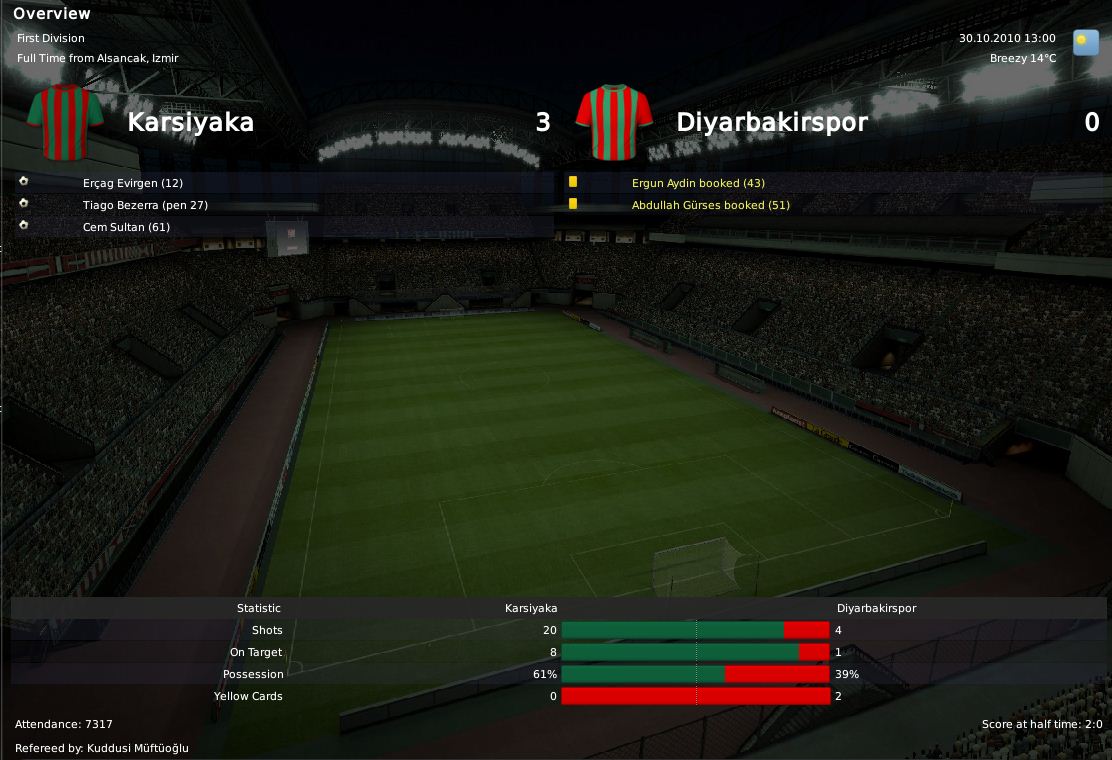Open the Ergun Aydin booking entry
Screen dimensions: 1112x760
click(x=698, y=183)
